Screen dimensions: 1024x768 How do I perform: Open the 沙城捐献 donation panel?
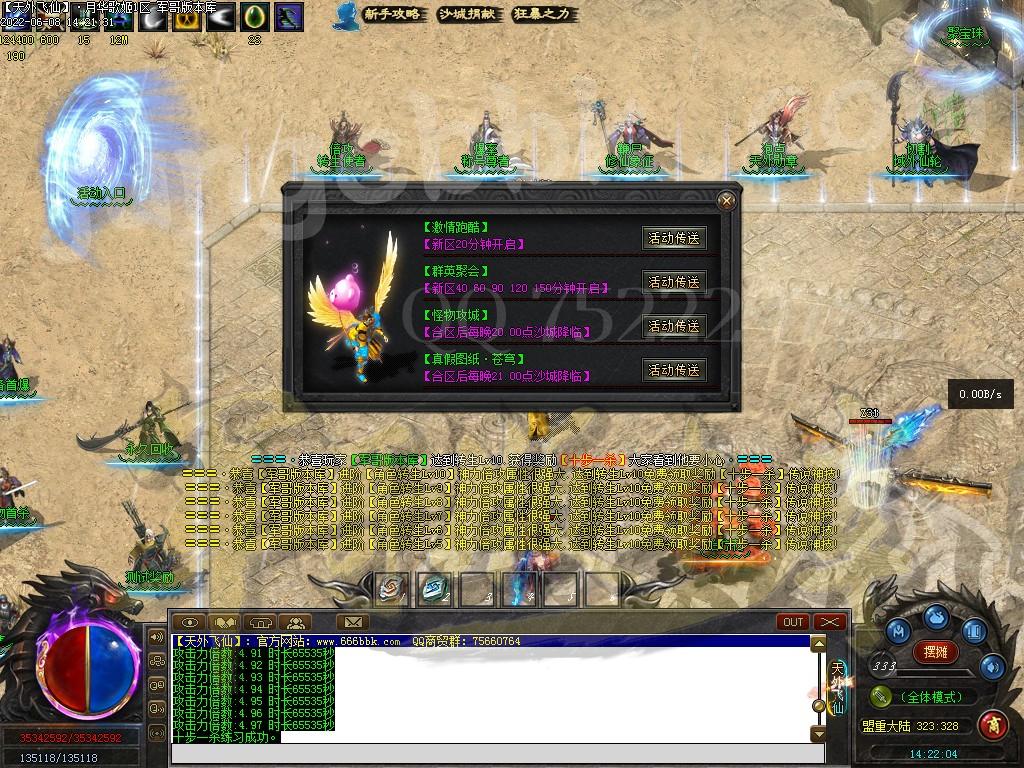[468, 14]
